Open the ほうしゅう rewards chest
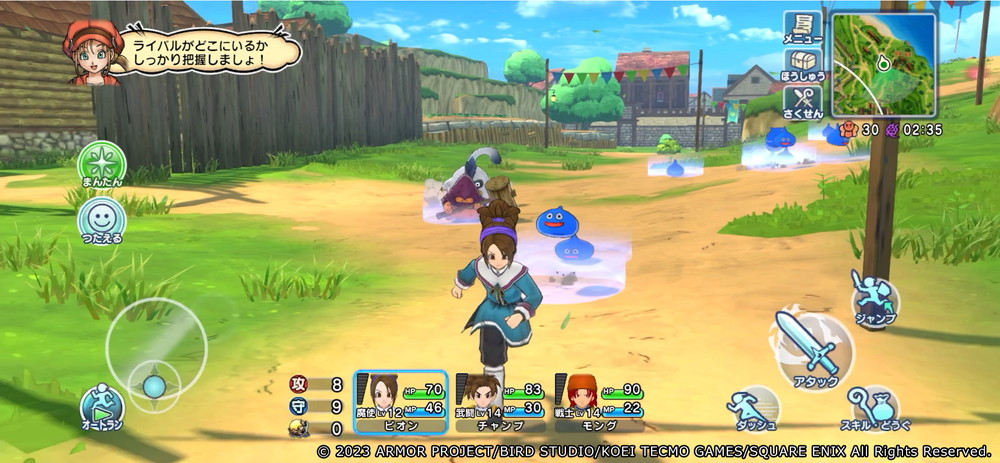Viewport: 1000px width, 463px height. pyautogui.click(x=802, y=66)
